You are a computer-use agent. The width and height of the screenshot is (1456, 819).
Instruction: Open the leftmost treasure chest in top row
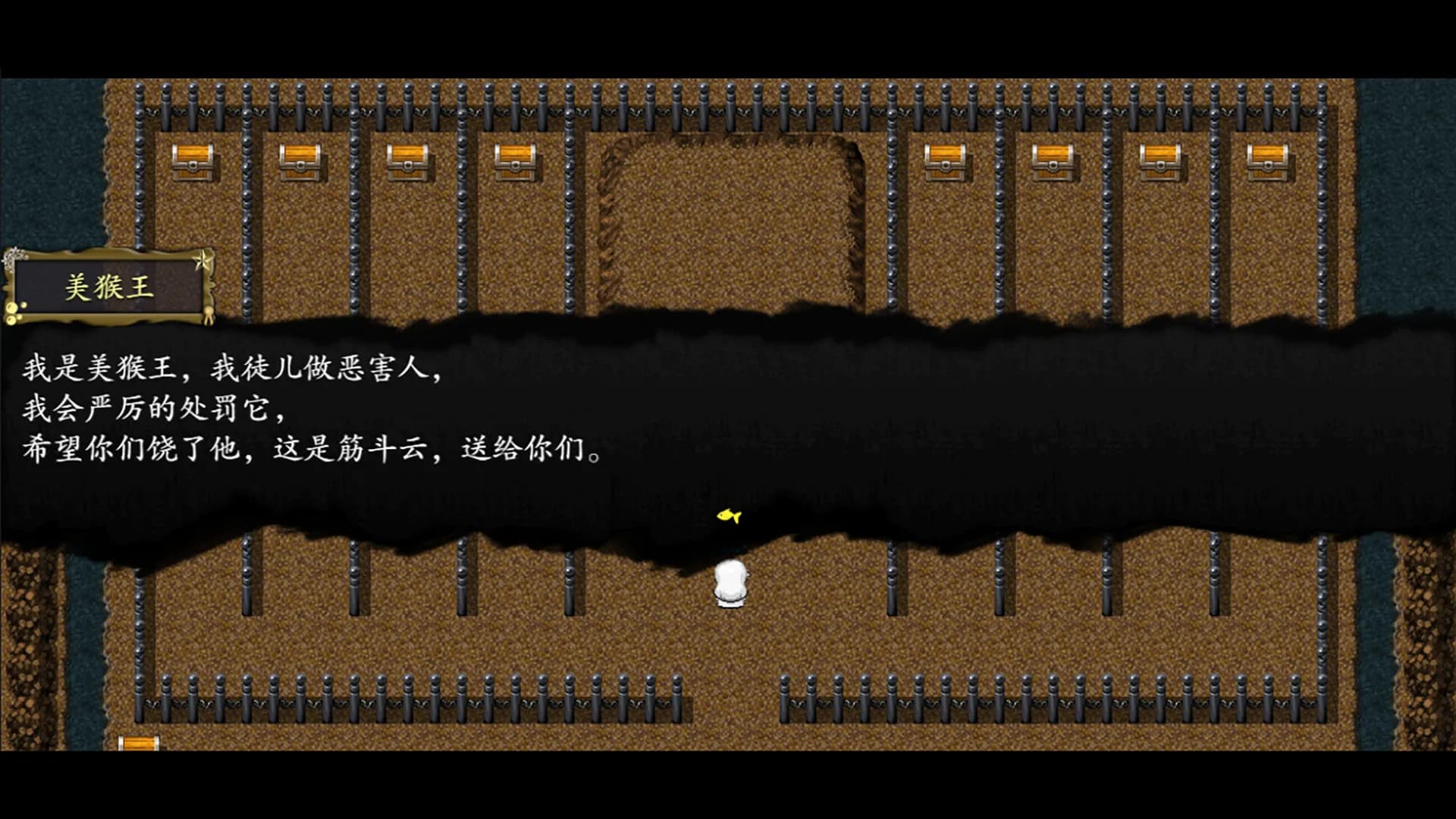coord(193,163)
